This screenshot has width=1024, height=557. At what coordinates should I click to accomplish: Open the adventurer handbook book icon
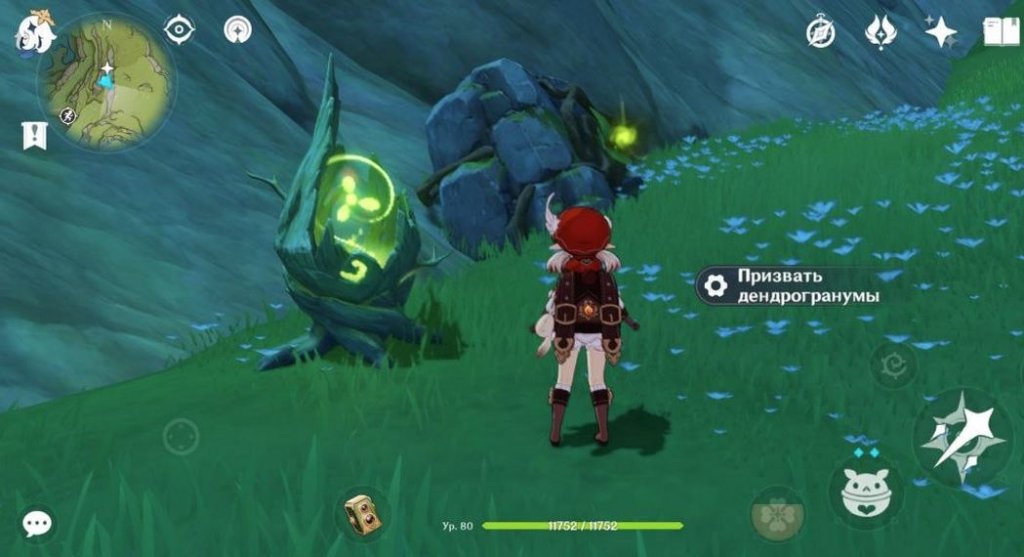click(1000, 33)
